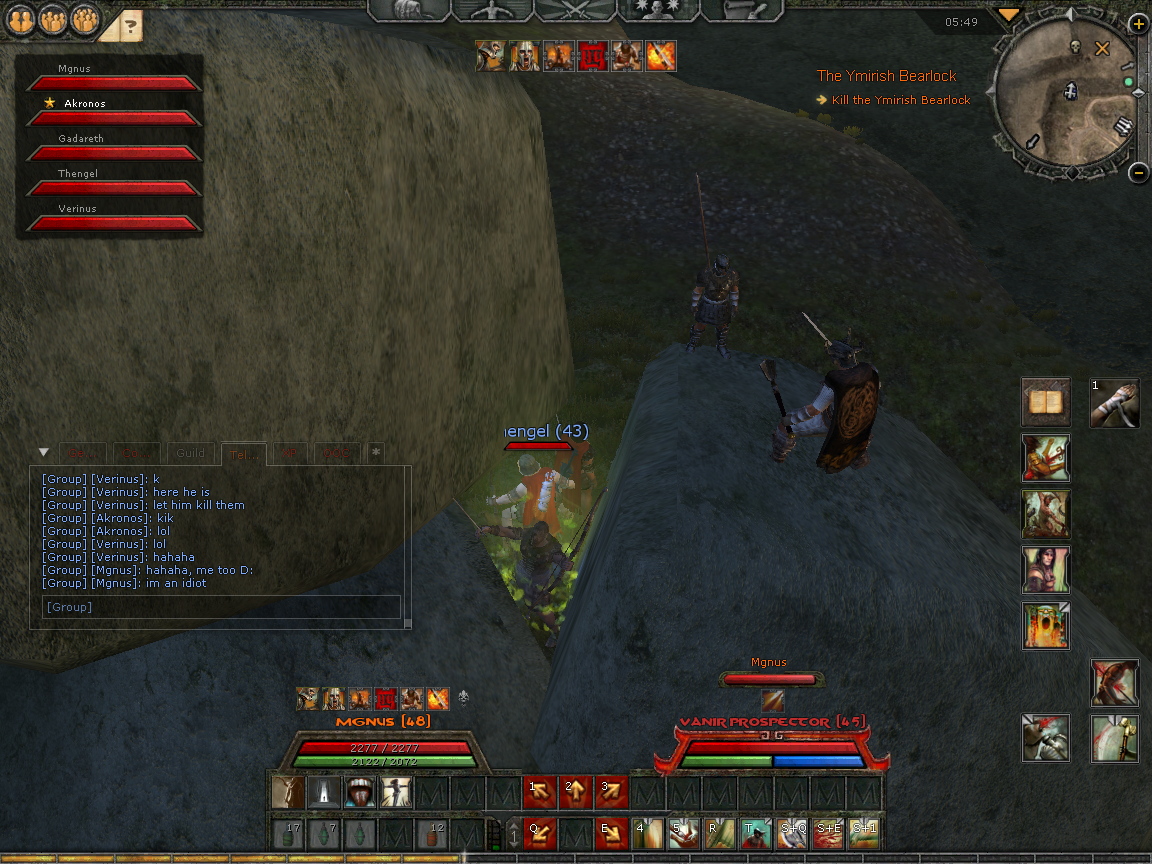Activate the lower-right attack arrow labeled E
The height and width of the screenshot is (864, 1152).
(x=612, y=833)
